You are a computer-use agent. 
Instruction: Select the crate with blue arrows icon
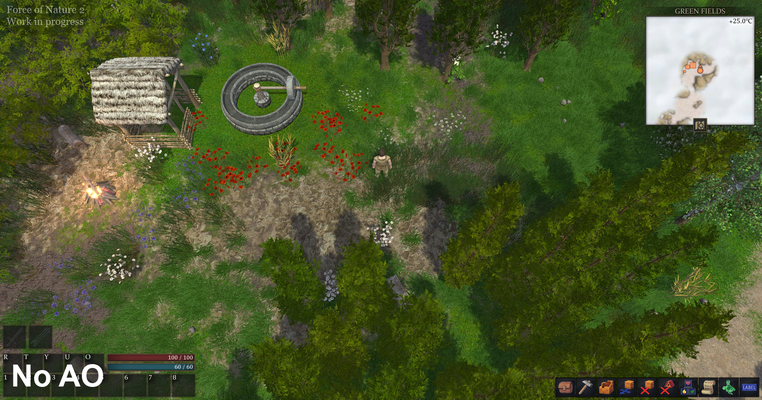tap(626, 387)
